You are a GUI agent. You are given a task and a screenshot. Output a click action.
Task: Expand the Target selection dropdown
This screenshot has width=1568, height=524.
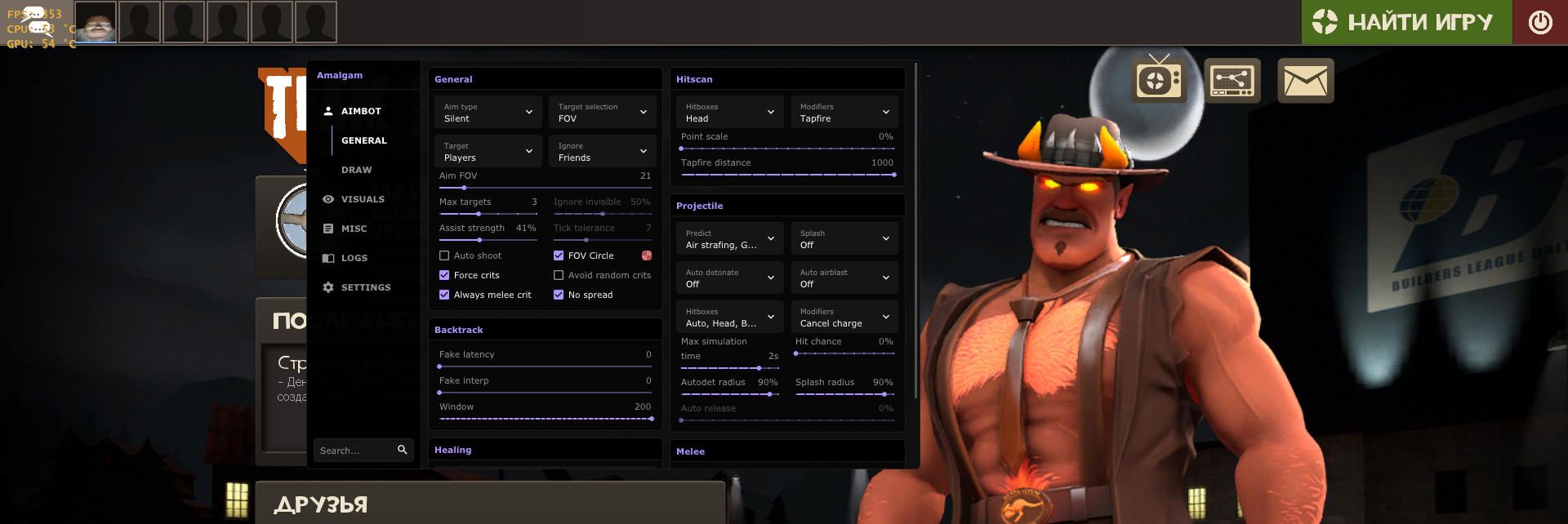(x=602, y=113)
